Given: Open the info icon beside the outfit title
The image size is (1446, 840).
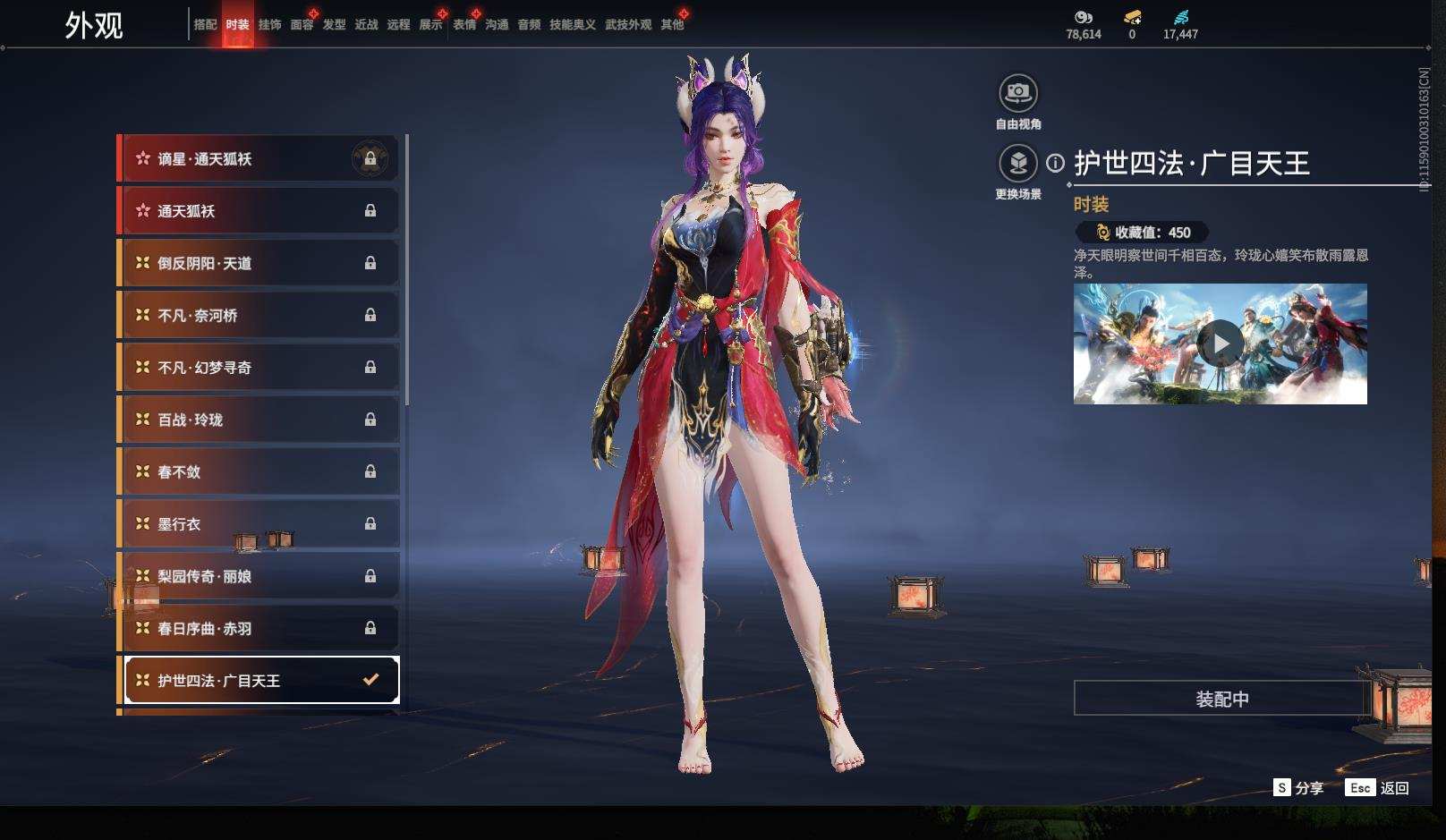Looking at the screenshot, I should point(1056,164).
